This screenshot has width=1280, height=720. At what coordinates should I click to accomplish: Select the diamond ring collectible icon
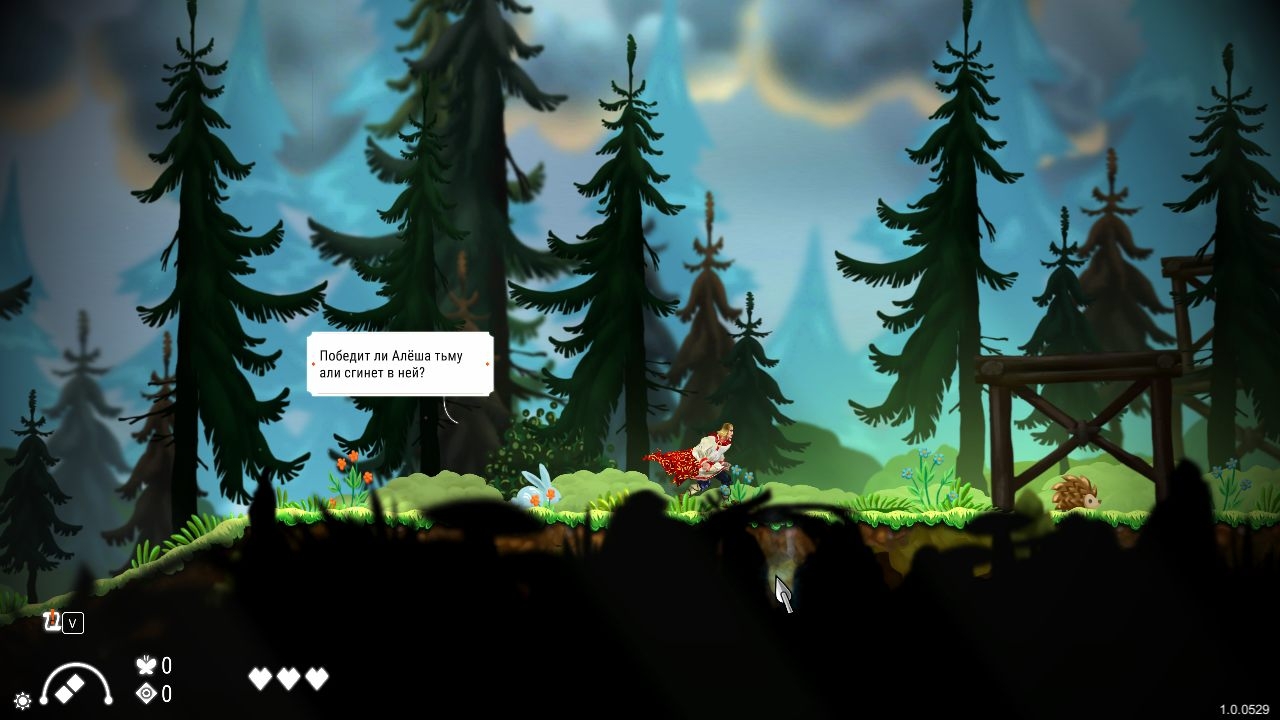point(146,694)
